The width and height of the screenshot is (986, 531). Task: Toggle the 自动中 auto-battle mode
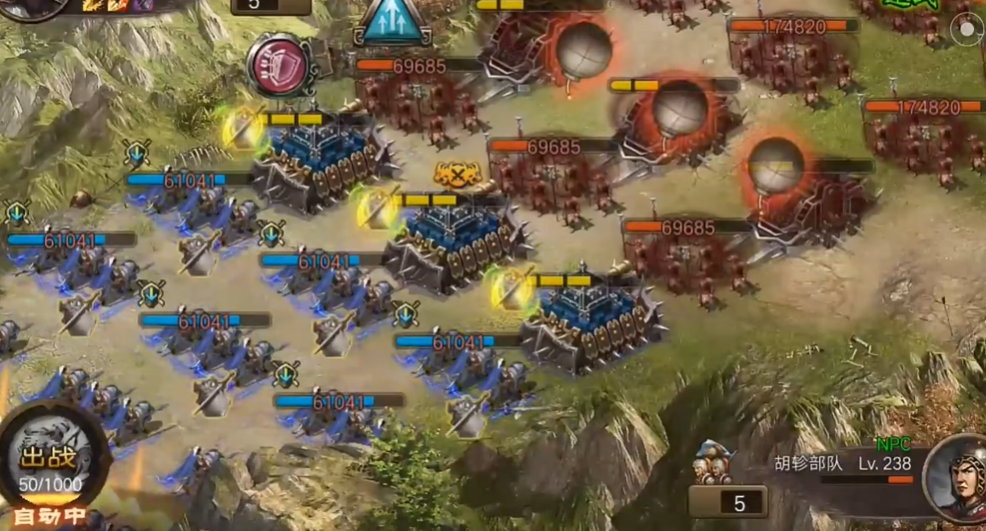point(46,518)
